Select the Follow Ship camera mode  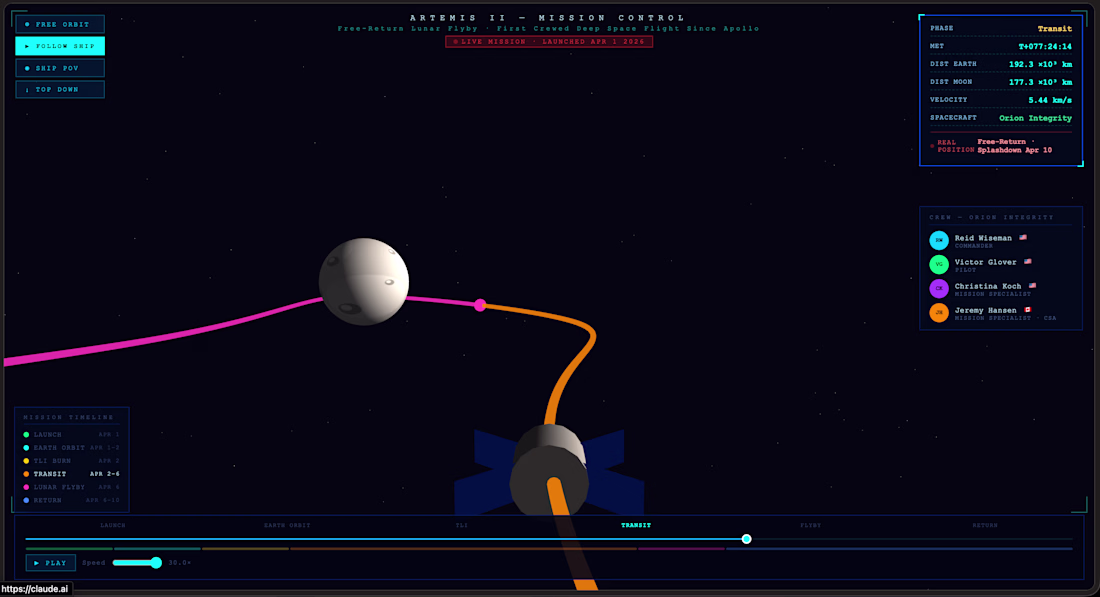60,46
